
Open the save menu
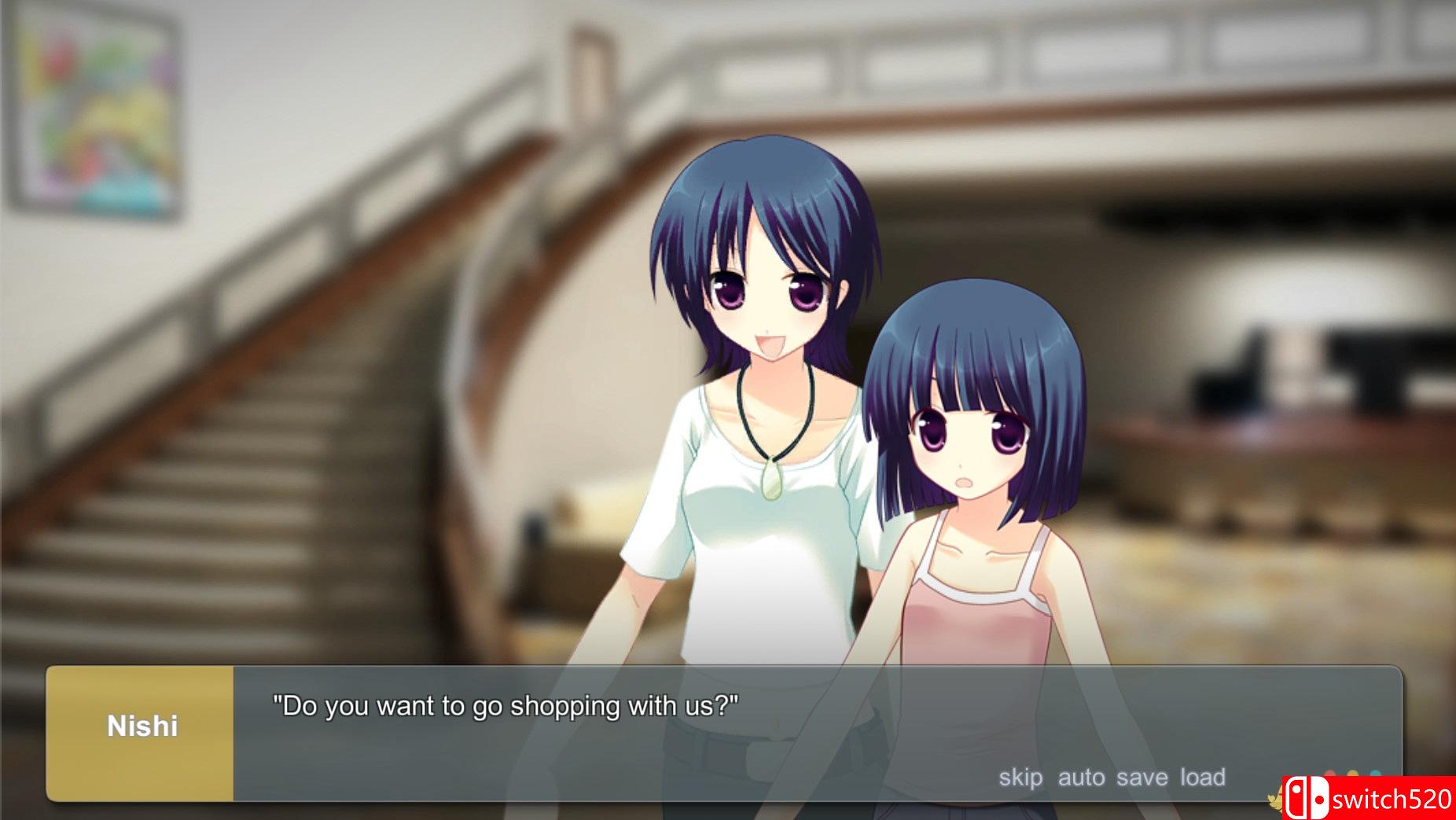pos(1142,778)
